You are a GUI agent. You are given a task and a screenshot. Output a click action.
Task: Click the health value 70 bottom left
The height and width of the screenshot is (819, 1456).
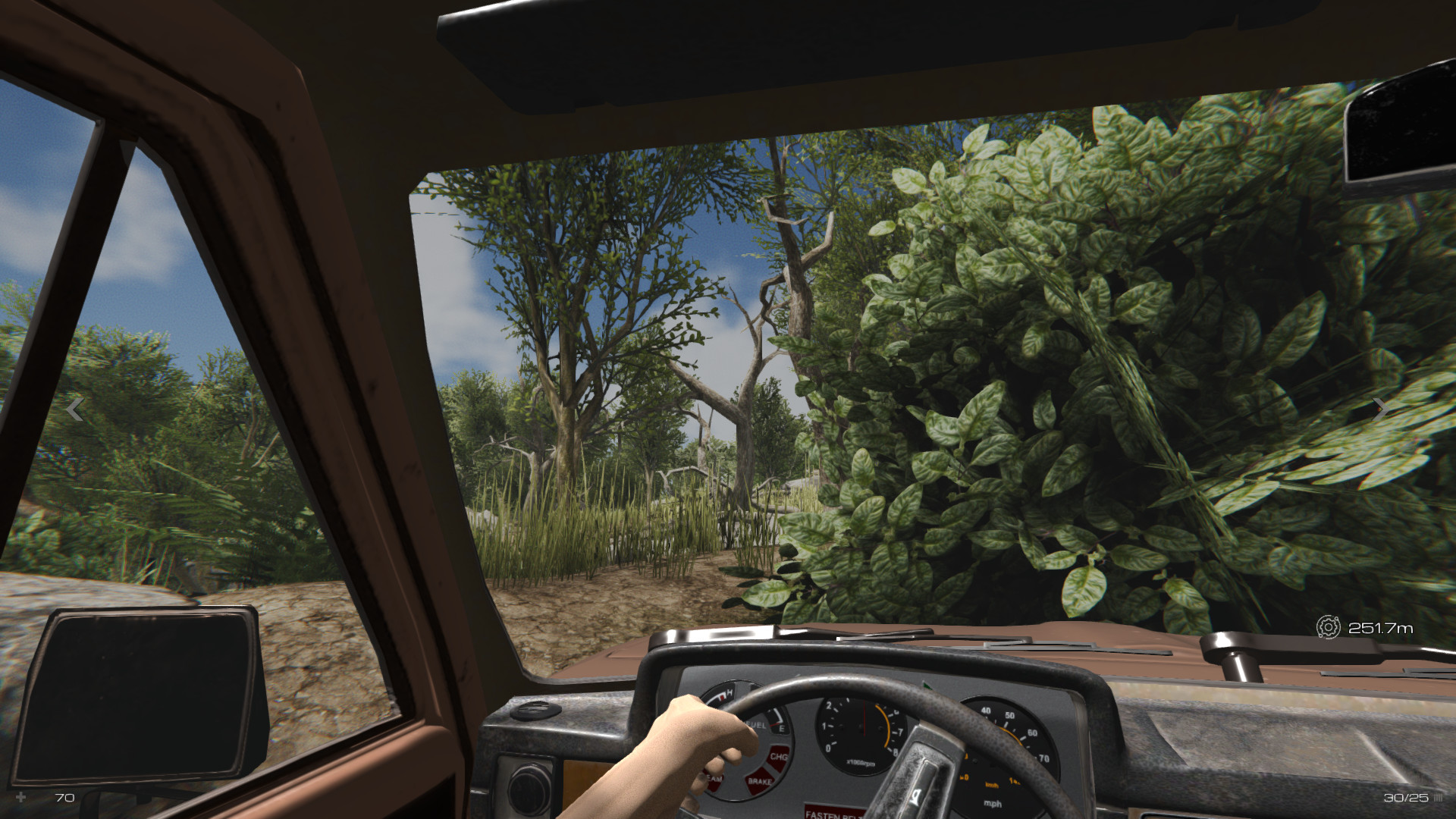pos(64,798)
